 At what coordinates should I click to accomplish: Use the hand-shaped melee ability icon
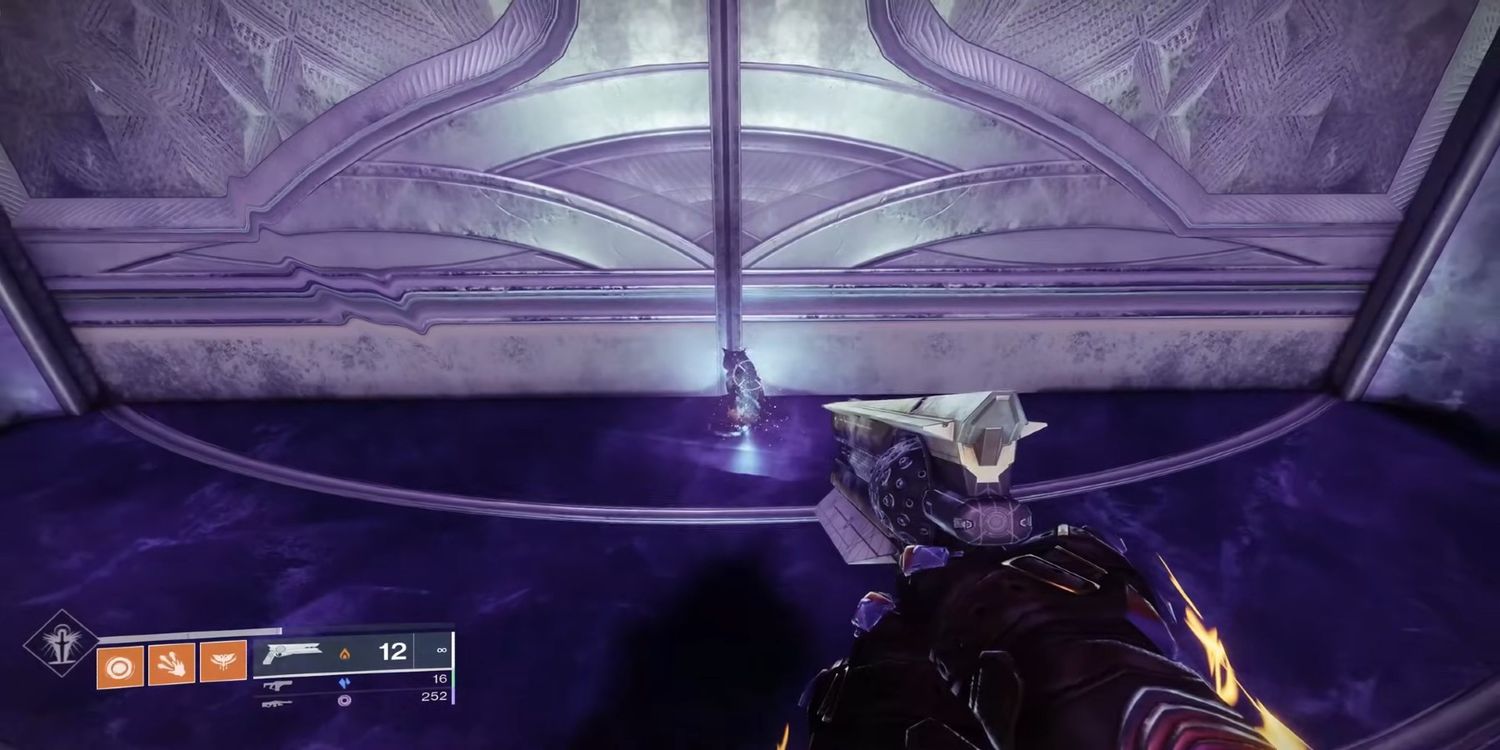tap(171, 664)
